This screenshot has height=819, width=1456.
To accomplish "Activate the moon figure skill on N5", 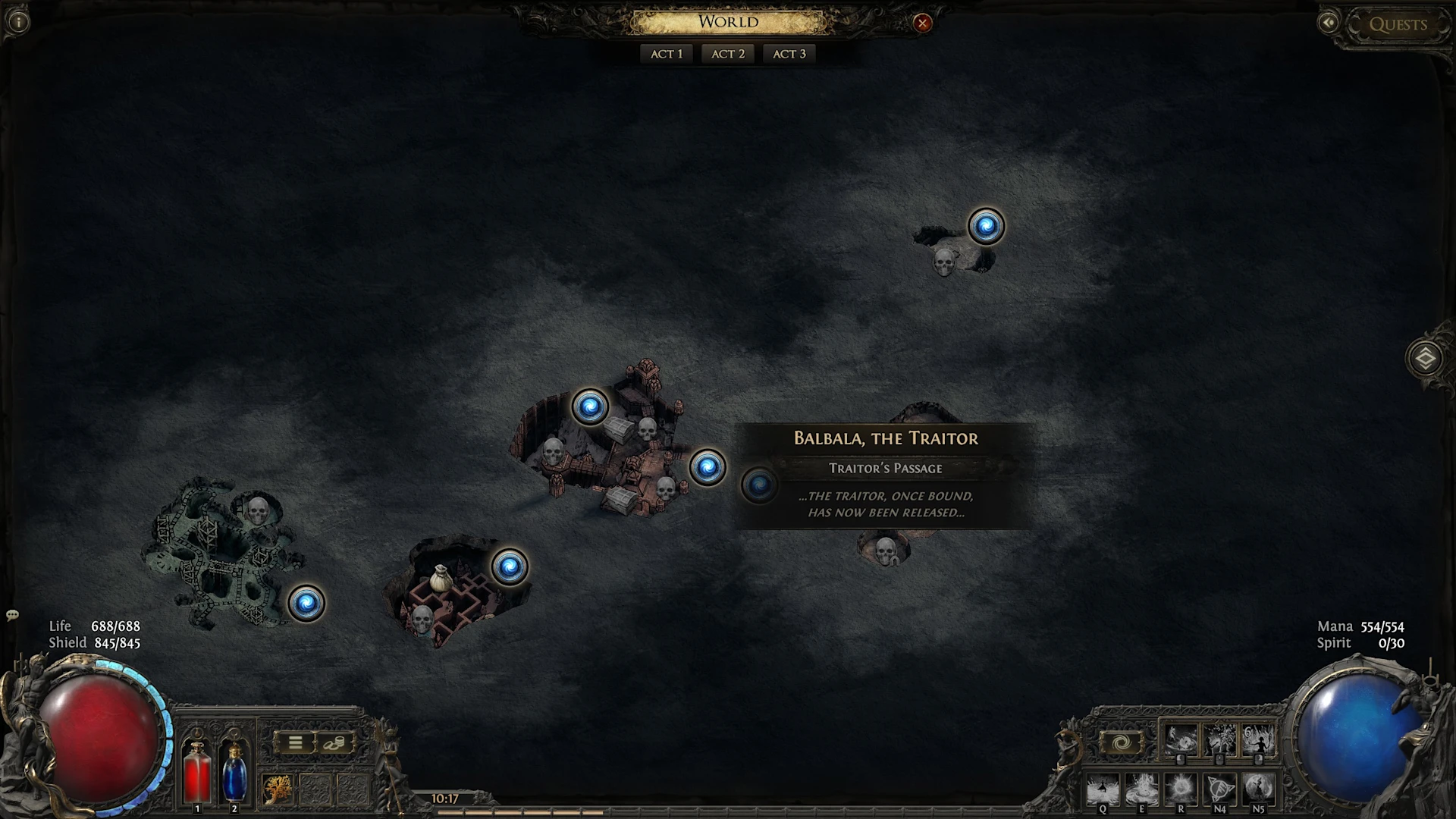I will [x=1258, y=789].
